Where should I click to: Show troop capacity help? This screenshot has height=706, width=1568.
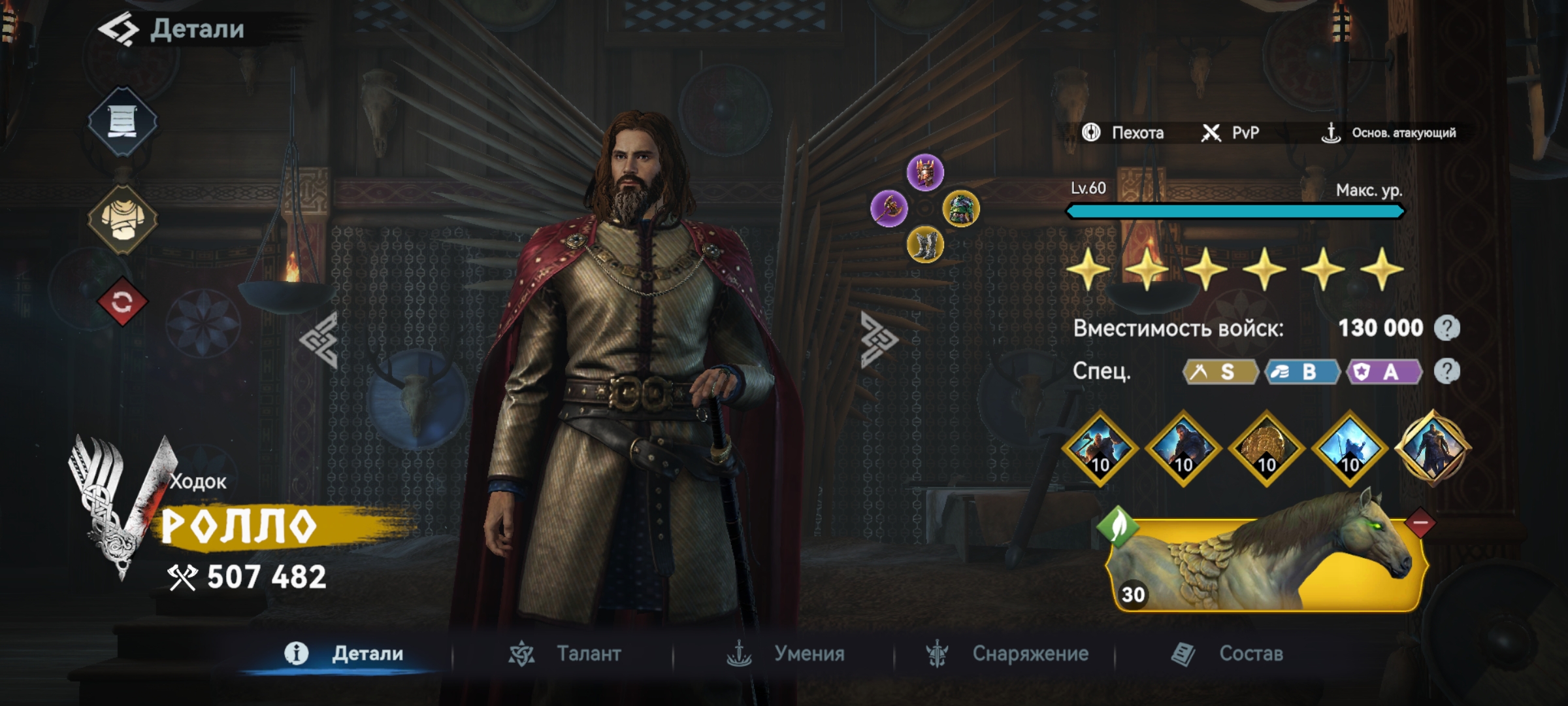pyautogui.click(x=1447, y=328)
